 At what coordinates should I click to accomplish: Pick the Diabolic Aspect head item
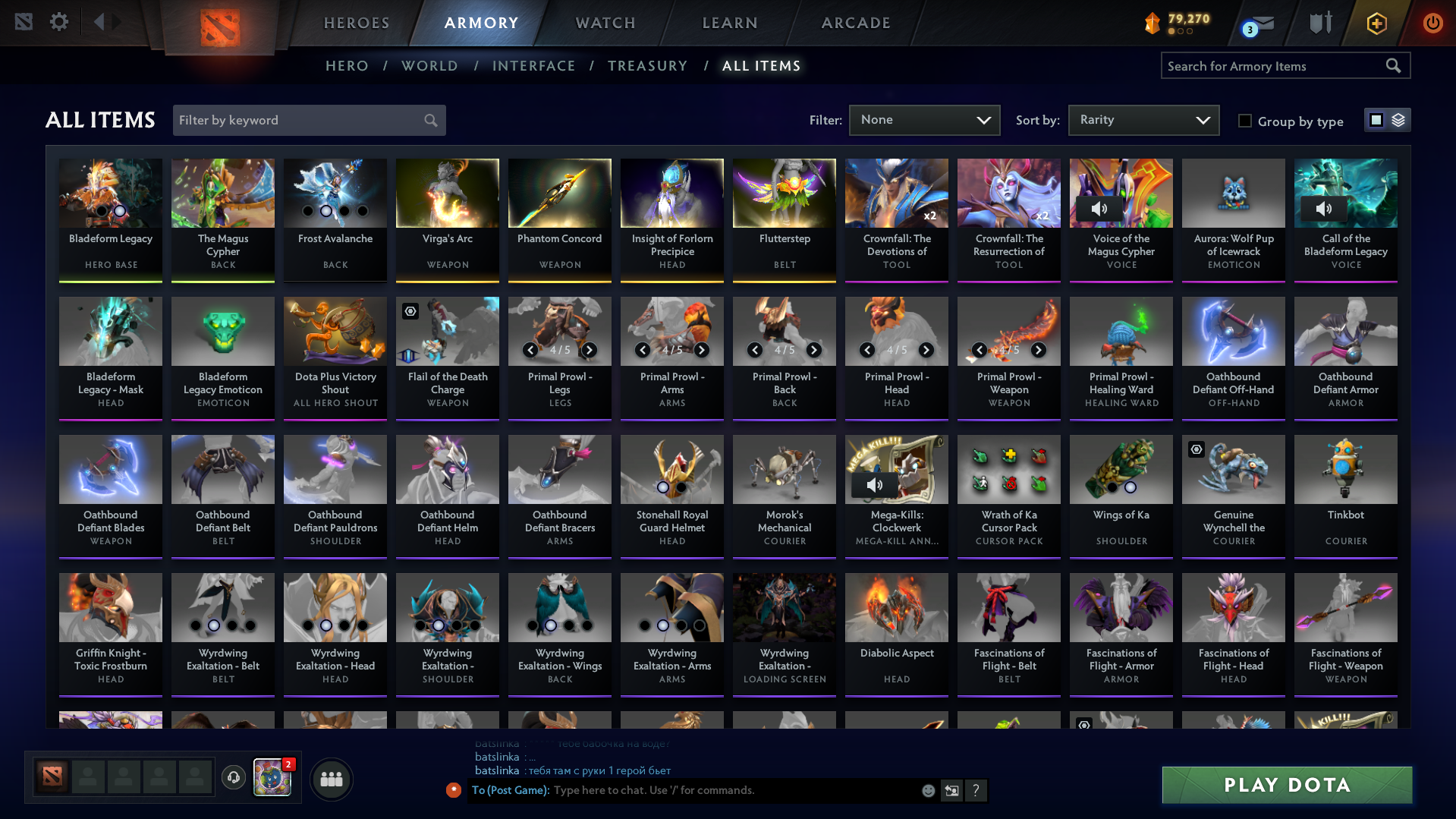[897, 634]
